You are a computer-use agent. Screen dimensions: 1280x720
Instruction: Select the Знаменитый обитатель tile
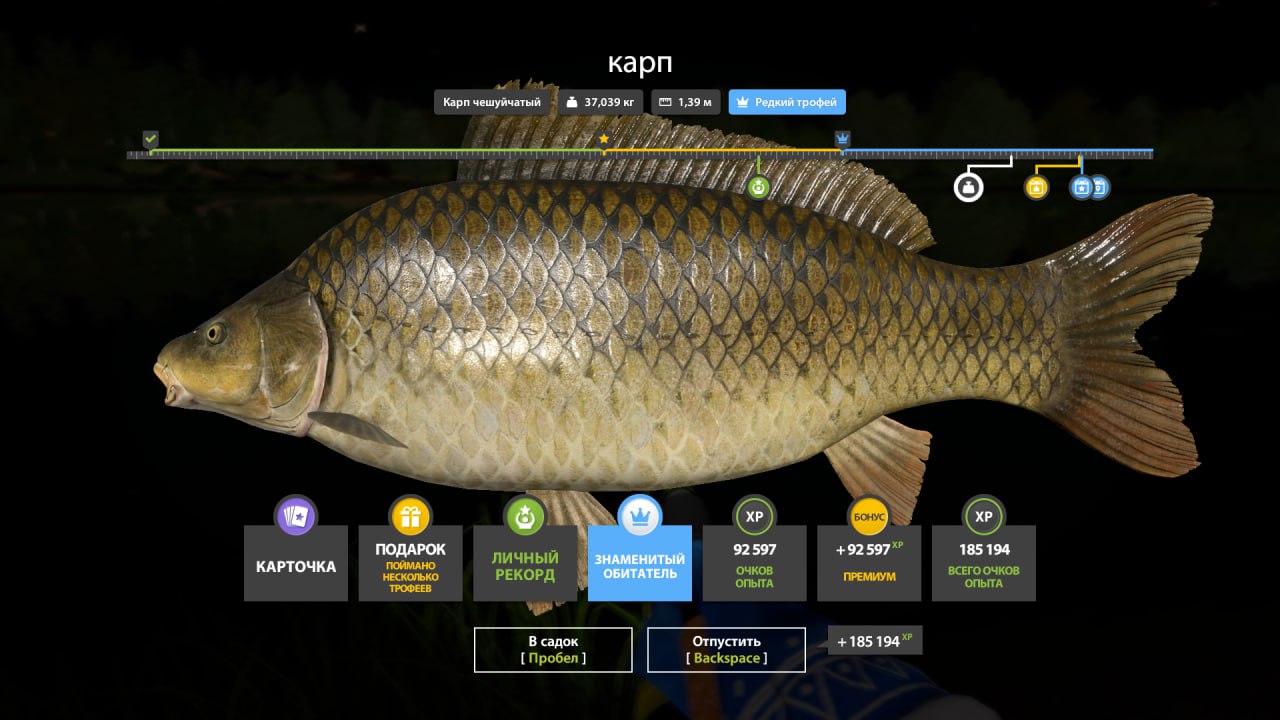pos(639,563)
